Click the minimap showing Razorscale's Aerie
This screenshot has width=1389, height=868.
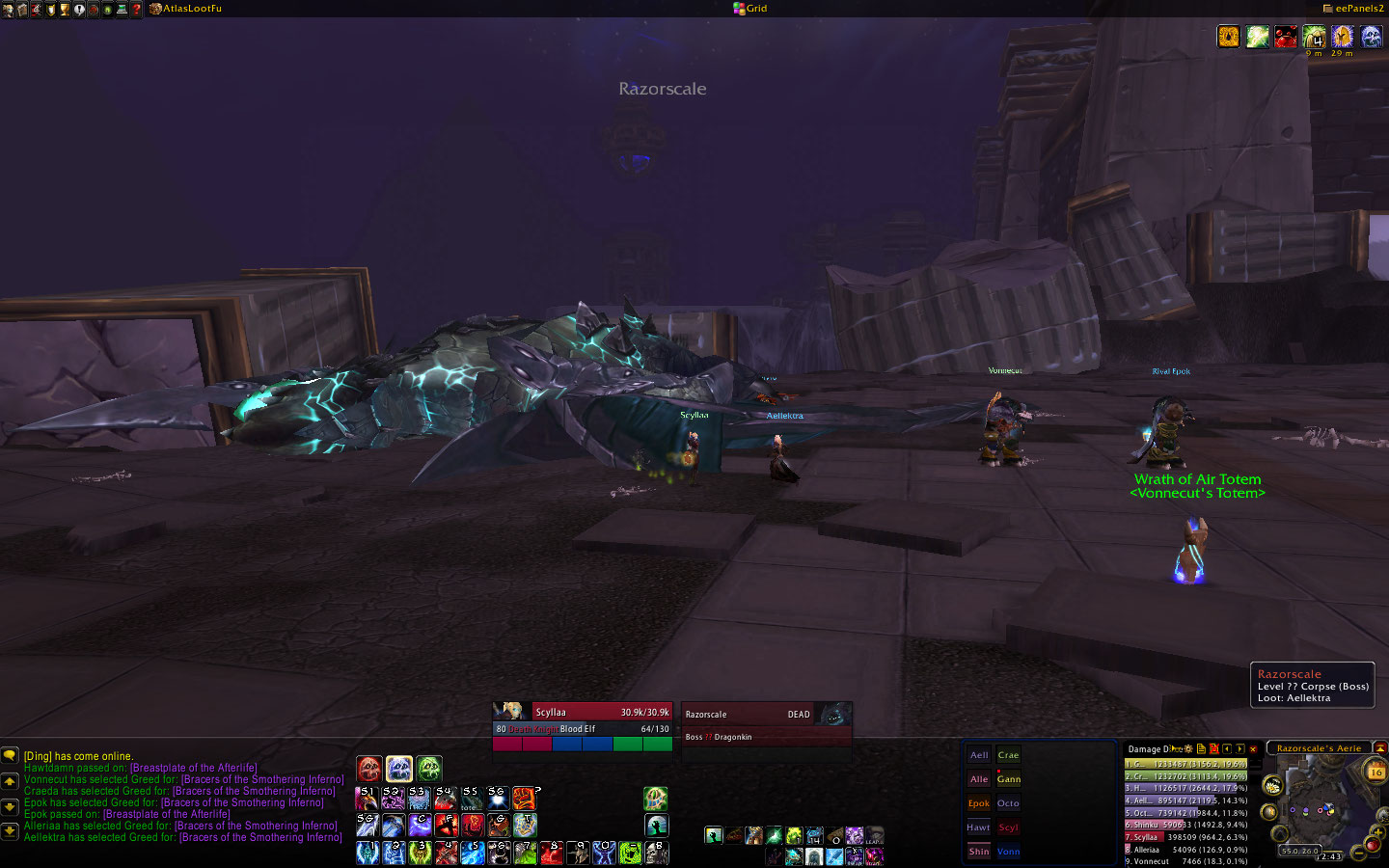point(1319,805)
